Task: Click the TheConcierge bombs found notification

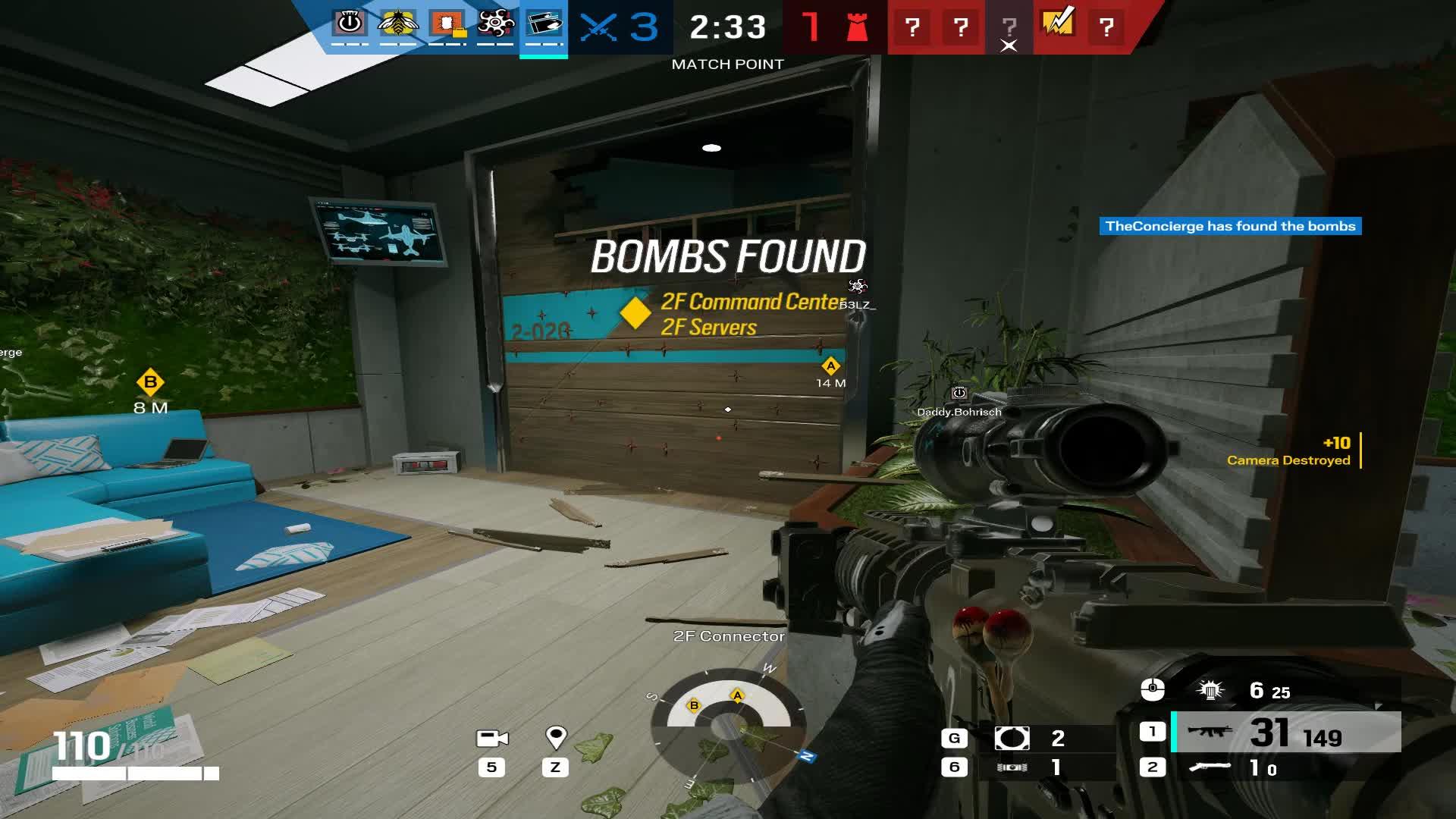Action: 1229,225
